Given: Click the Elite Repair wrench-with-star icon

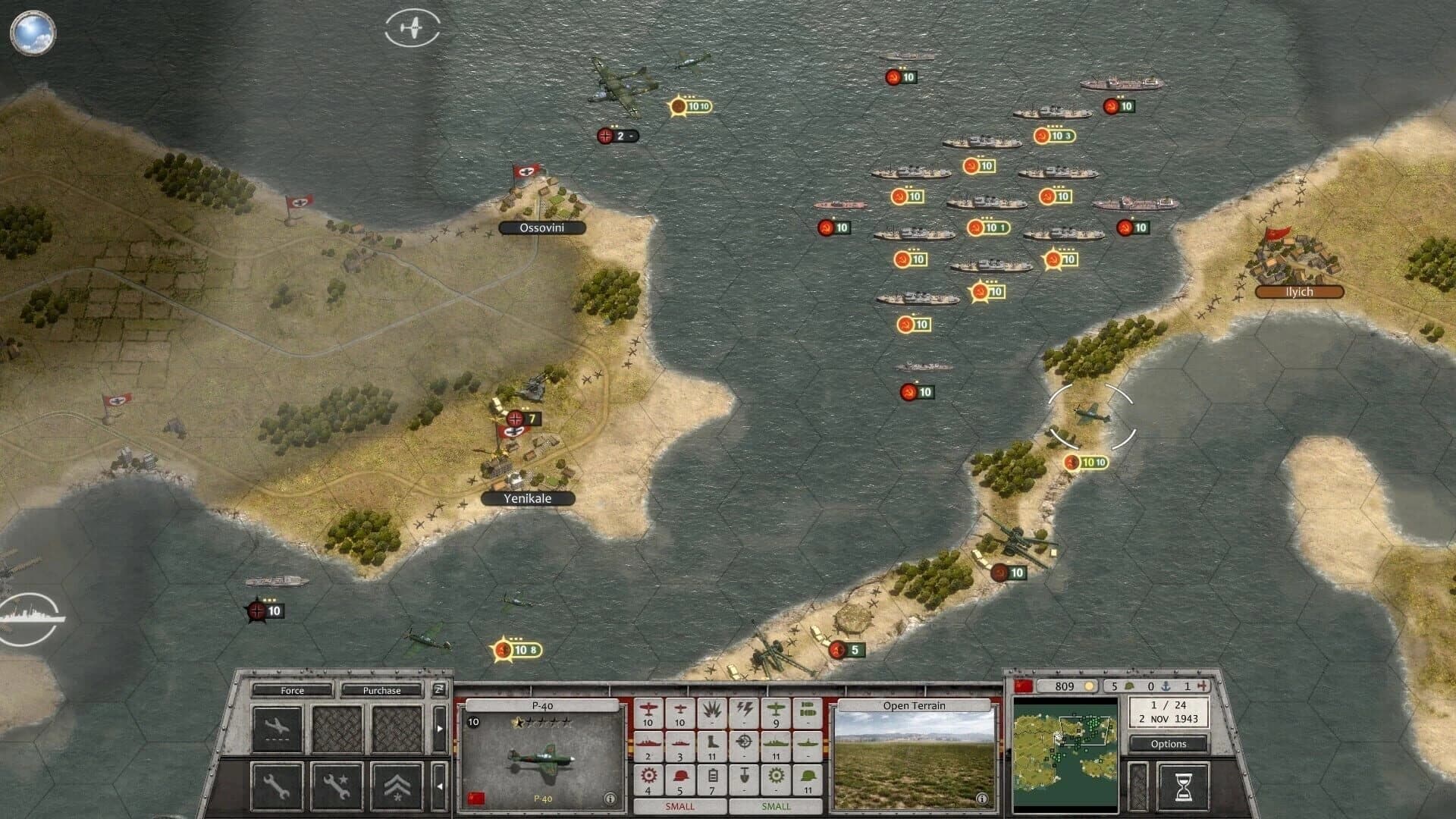Looking at the screenshot, I should pyautogui.click(x=337, y=785).
